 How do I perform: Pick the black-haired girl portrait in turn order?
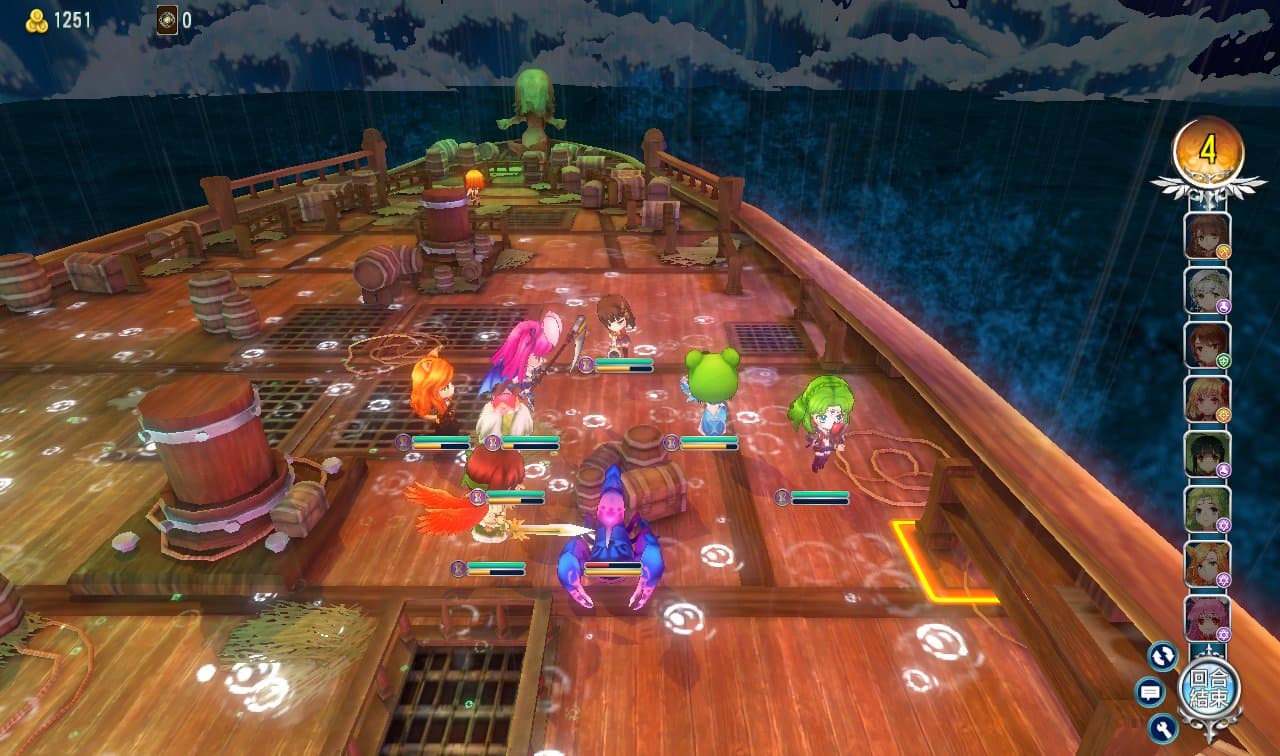1207,453
